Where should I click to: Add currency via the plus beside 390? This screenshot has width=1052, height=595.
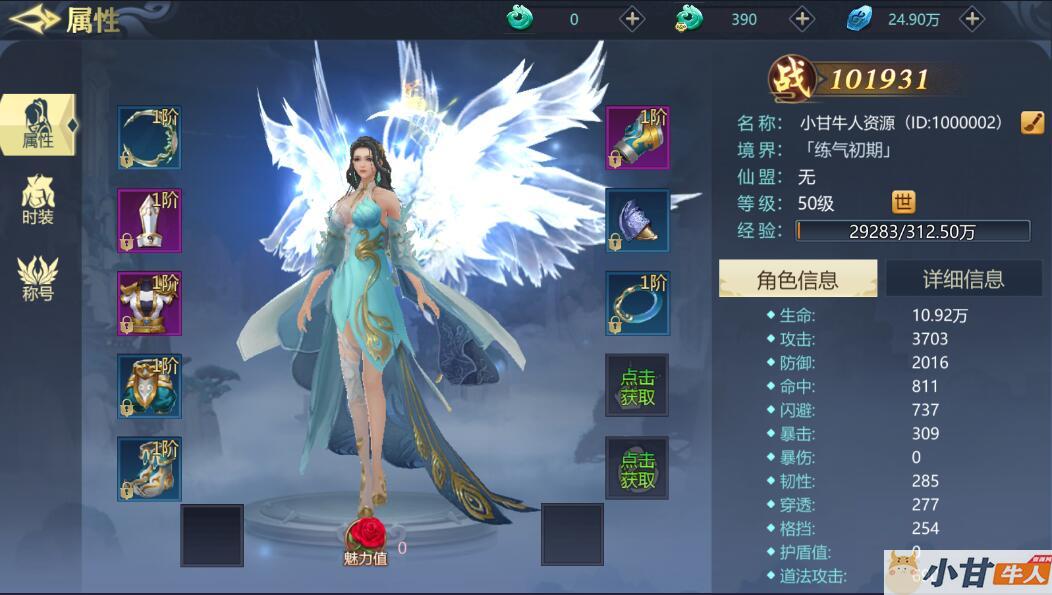pyautogui.click(x=802, y=18)
